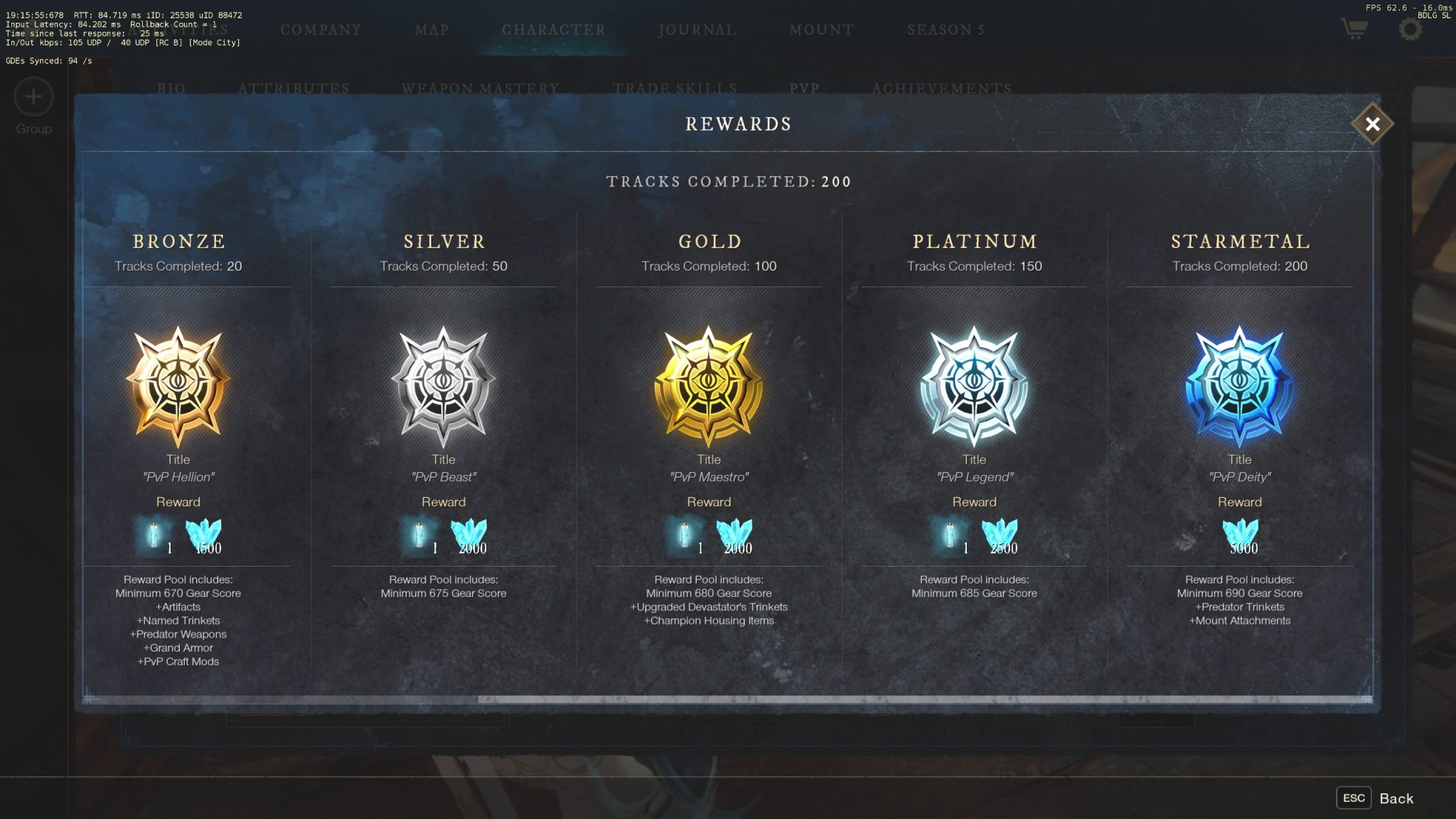Click the Azoth vial reward icon under Bronze
The height and width of the screenshot is (819, 1456).
pos(155,533)
